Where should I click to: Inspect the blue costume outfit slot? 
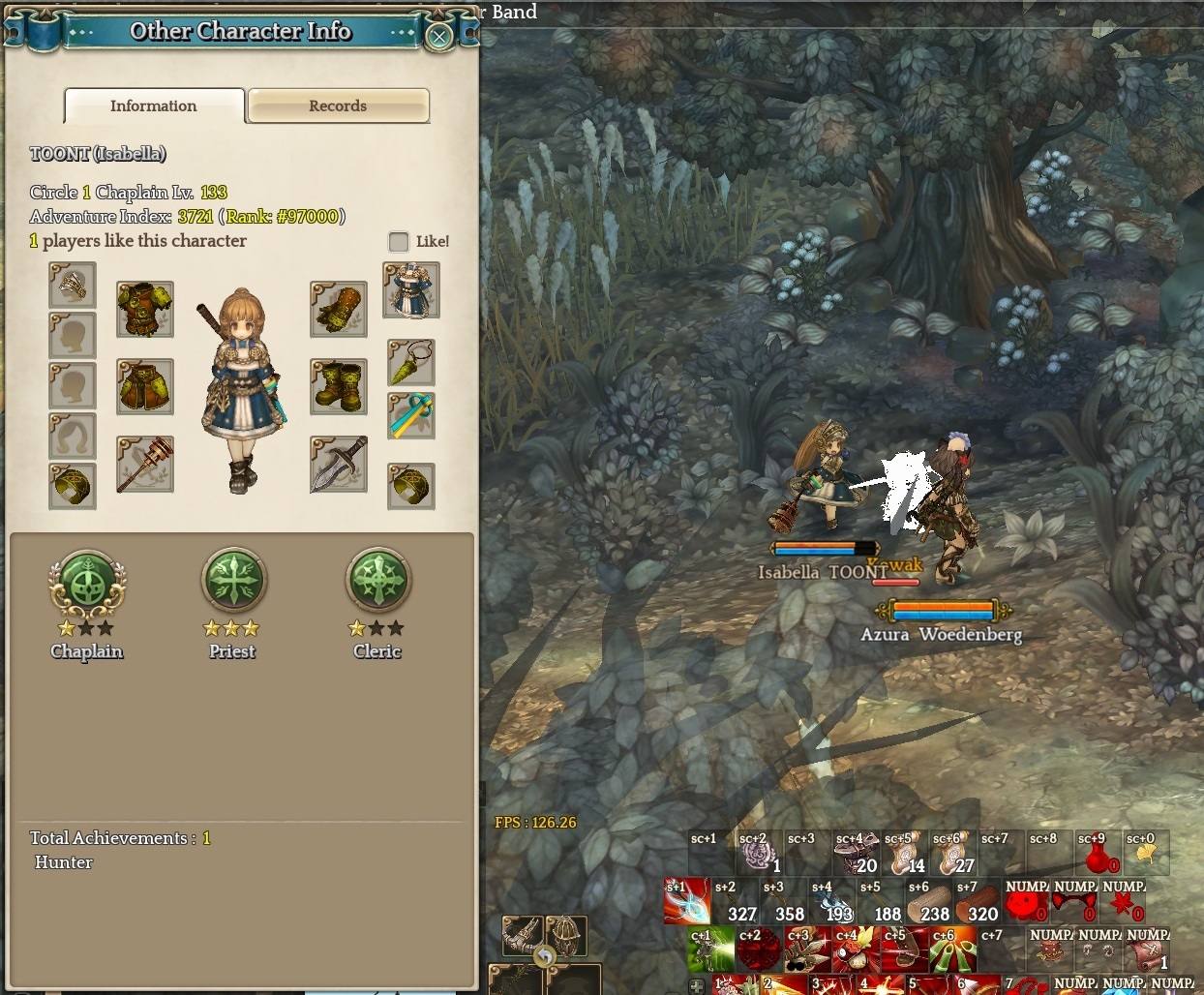pyautogui.click(x=411, y=289)
